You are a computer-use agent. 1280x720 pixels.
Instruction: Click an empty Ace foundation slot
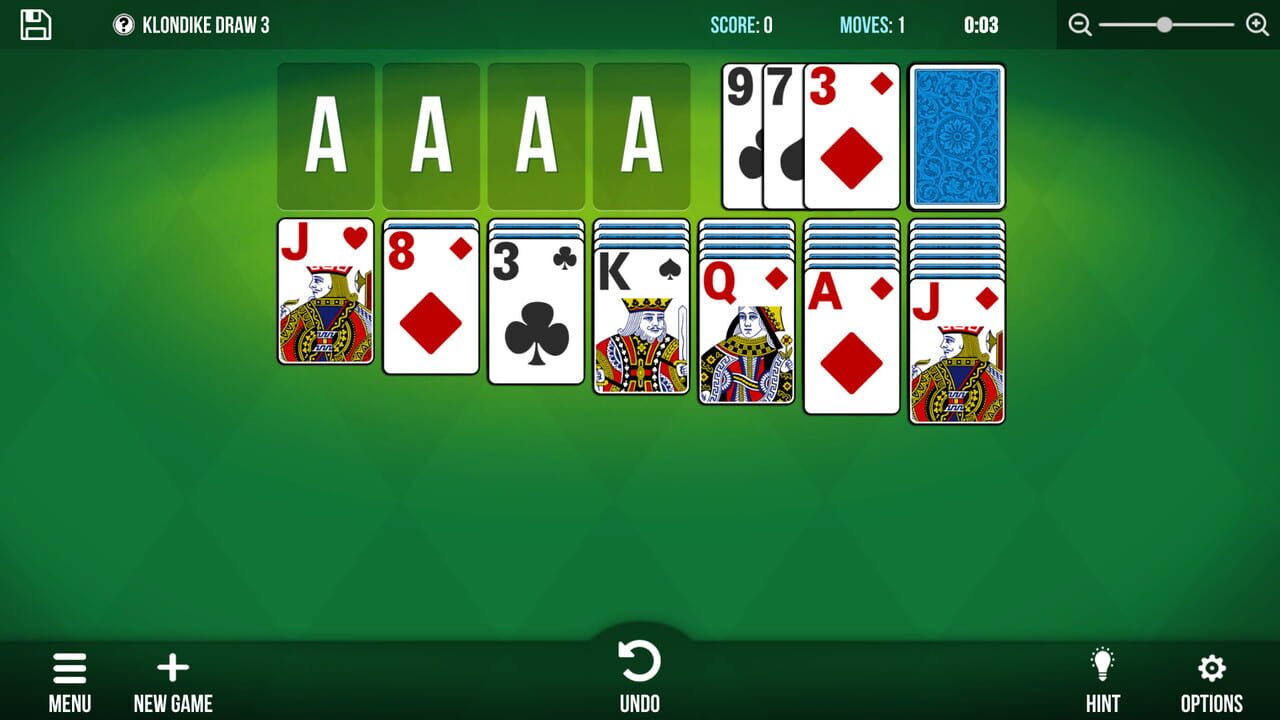325,136
